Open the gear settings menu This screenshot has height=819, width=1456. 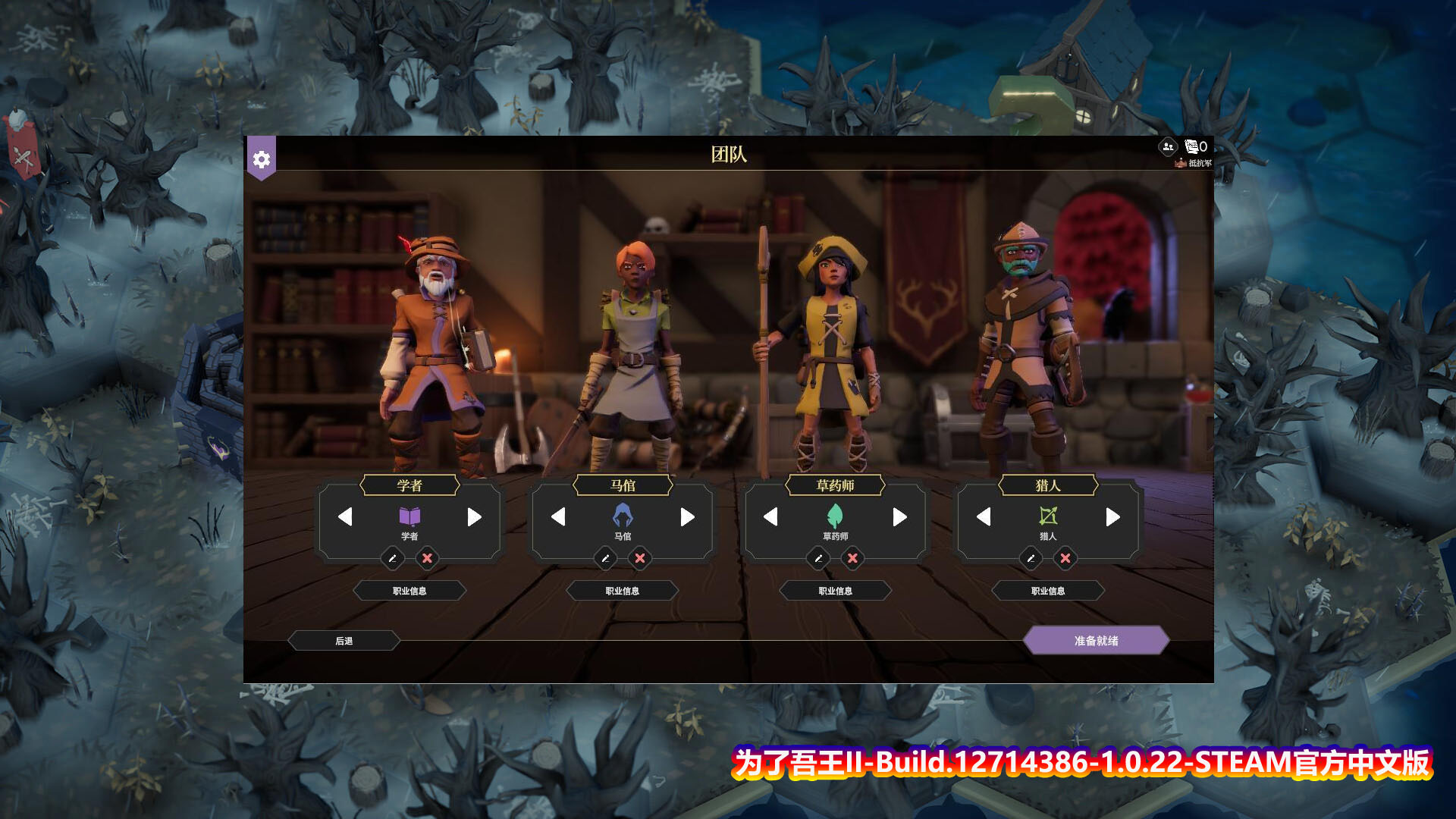pos(261,159)
